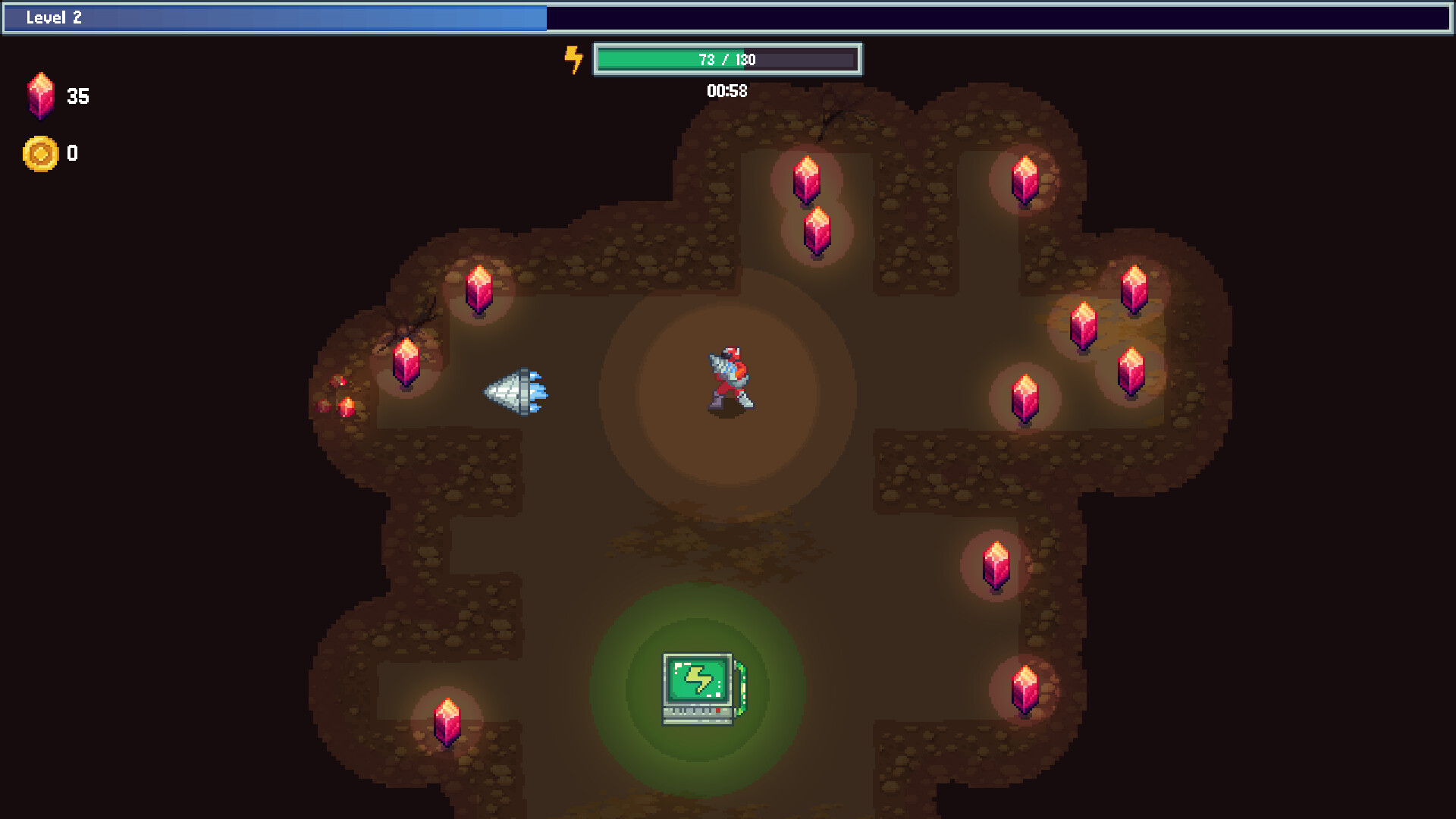The width and height of the screenshot is (1456, 819).
Task: Select the 00:58 countdown timer text
Action: [726, 90]
